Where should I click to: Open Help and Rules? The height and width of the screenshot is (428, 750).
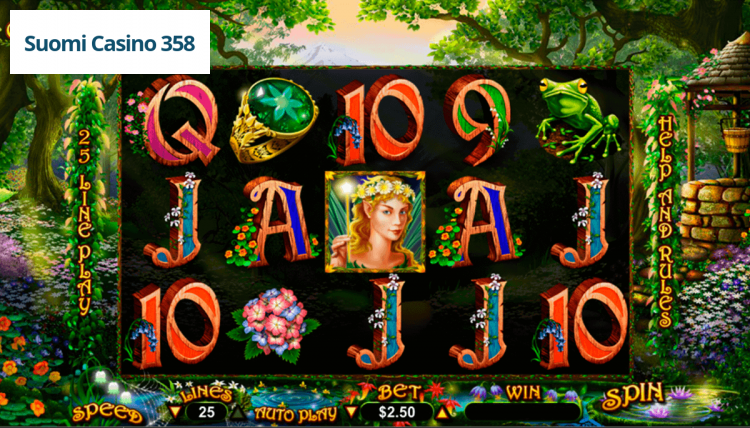664,220
